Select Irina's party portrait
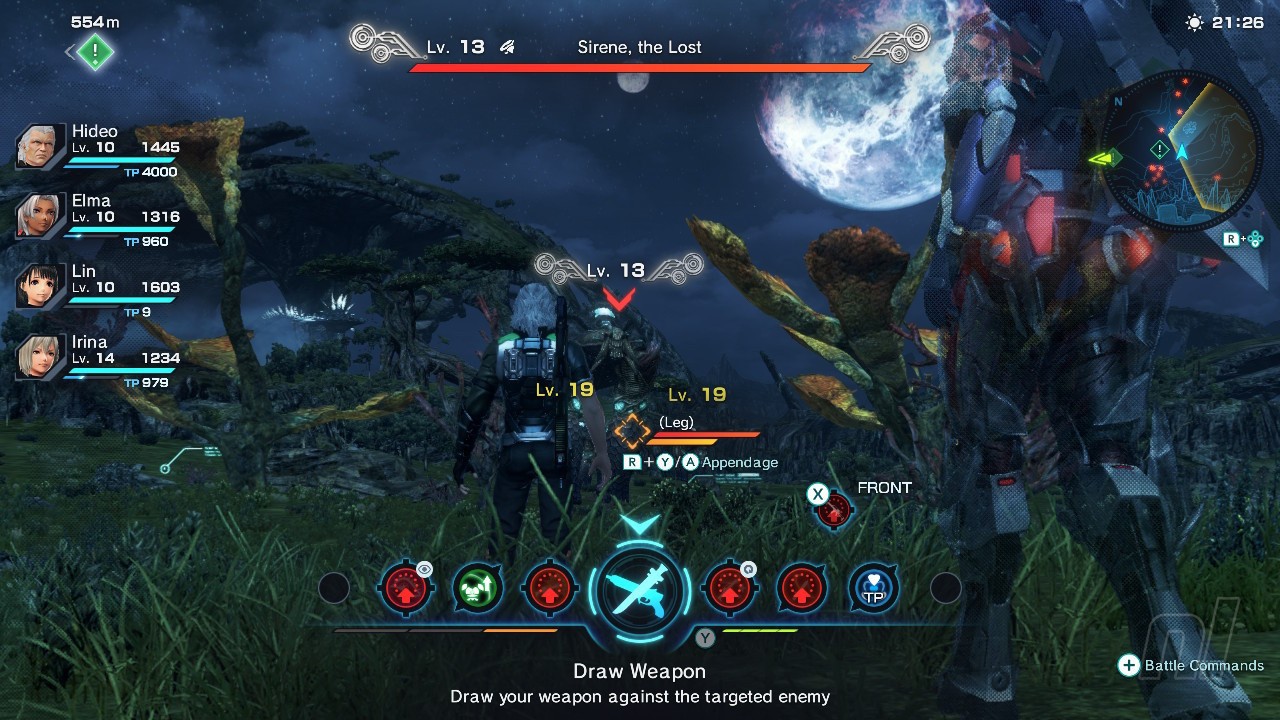The width and height of the screenshot is (1280, 720). pyautogui.click(x=41, y=357)
